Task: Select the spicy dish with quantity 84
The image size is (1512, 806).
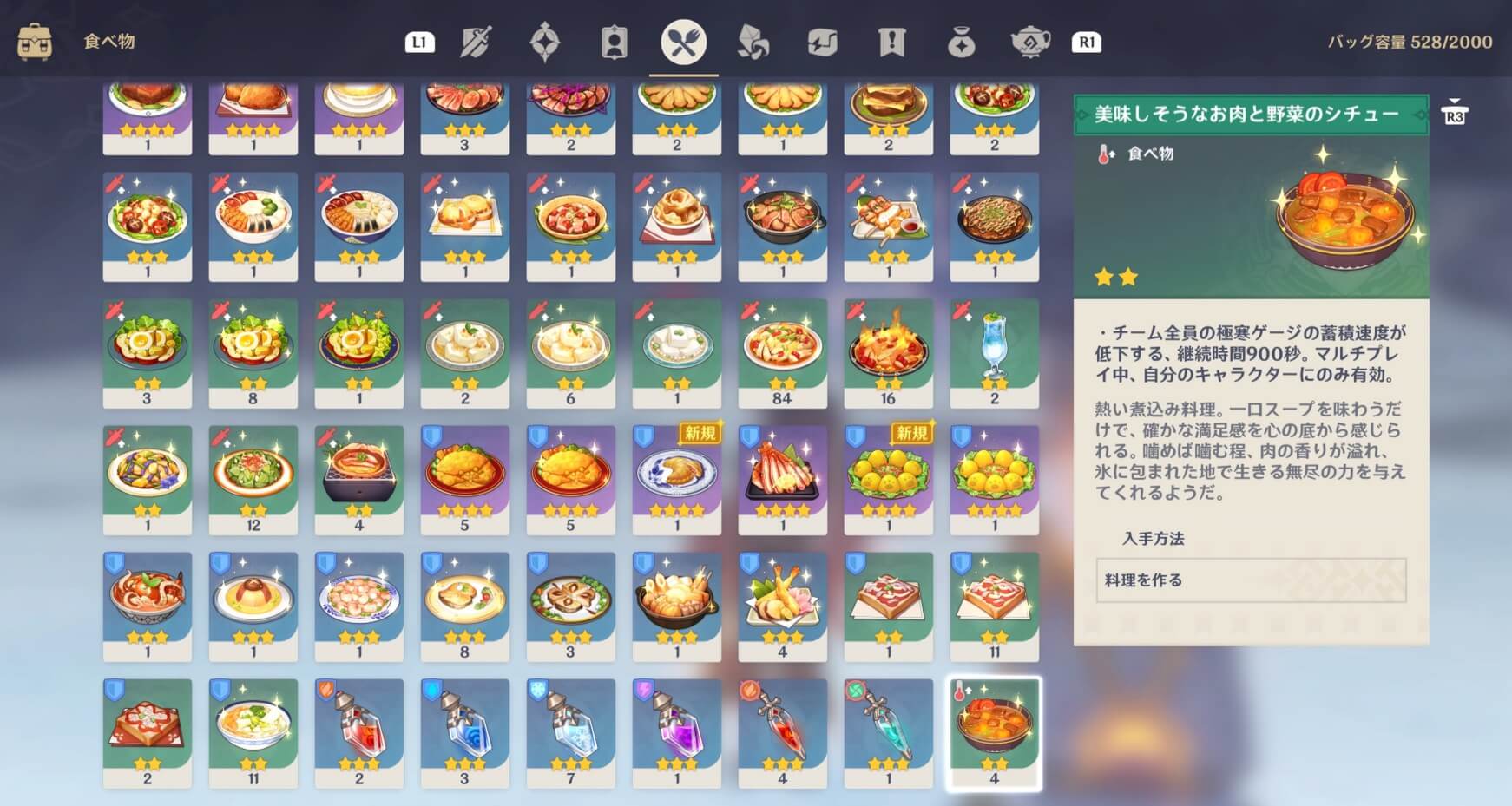Action: click(782, 351)
